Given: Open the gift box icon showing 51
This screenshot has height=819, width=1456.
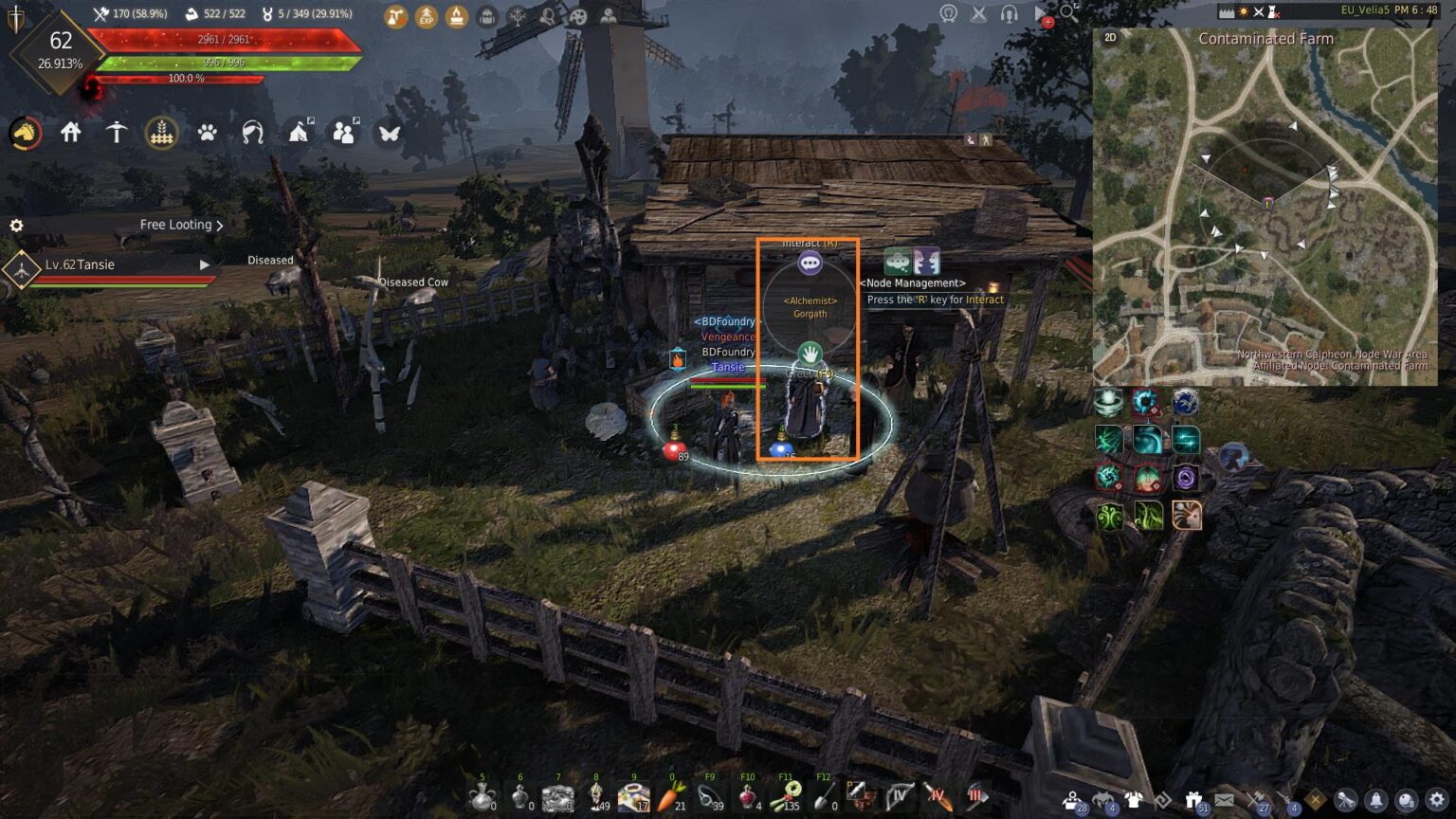Looking at the screenshot, I should coord(1192,798).
